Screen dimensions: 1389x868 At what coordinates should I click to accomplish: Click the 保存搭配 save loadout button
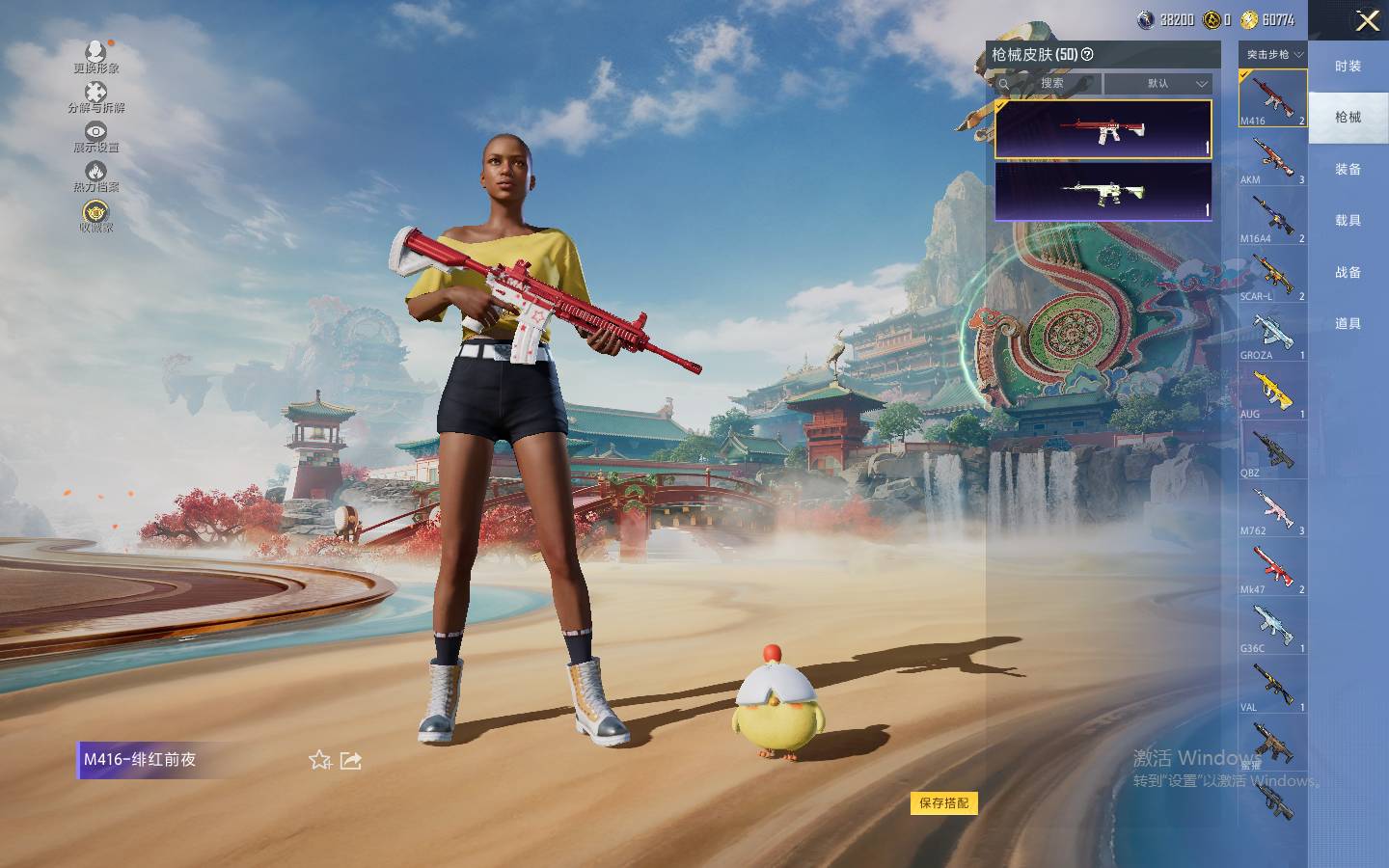click(943, 803)
